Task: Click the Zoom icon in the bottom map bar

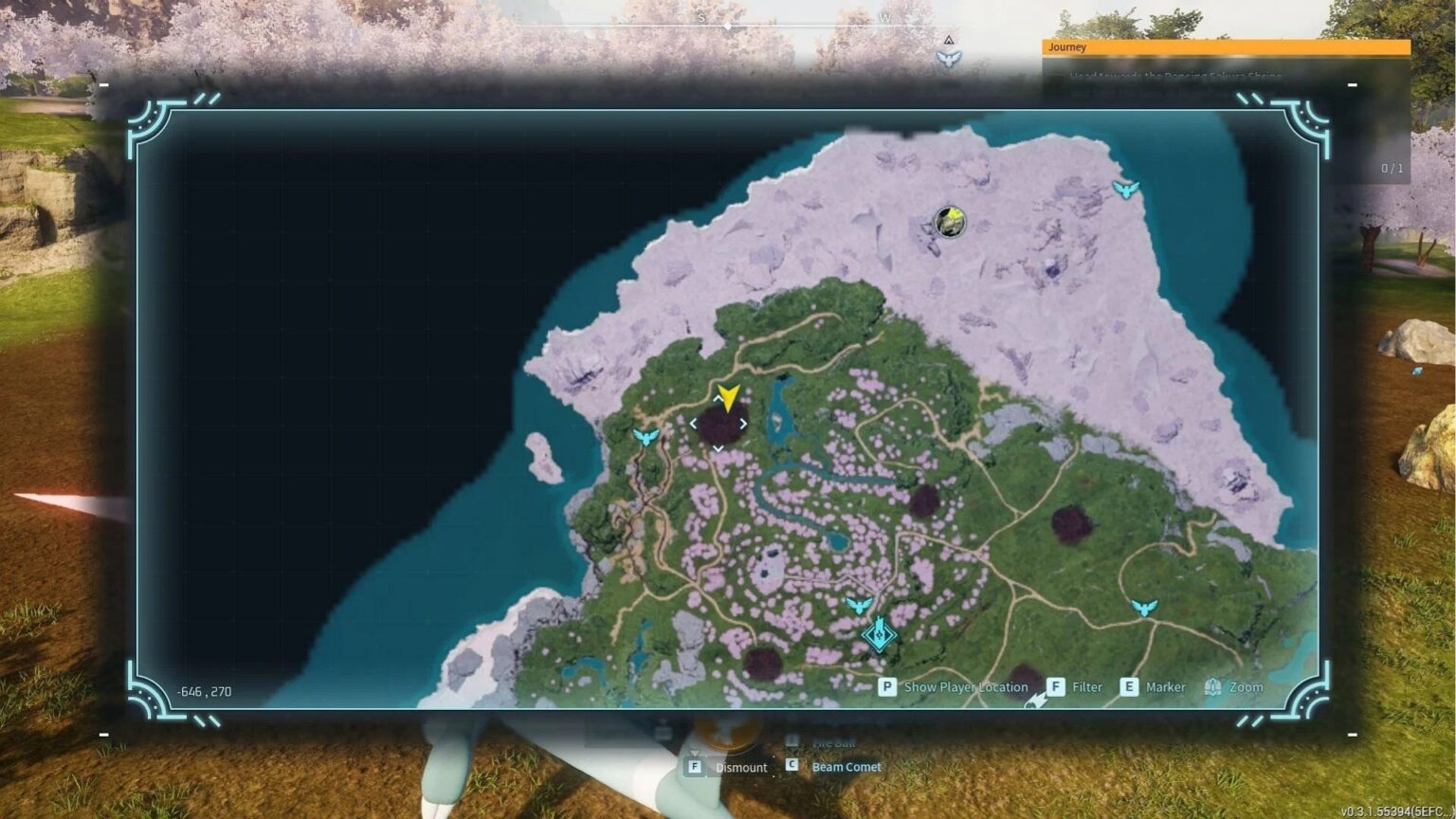Action: 1211,686
